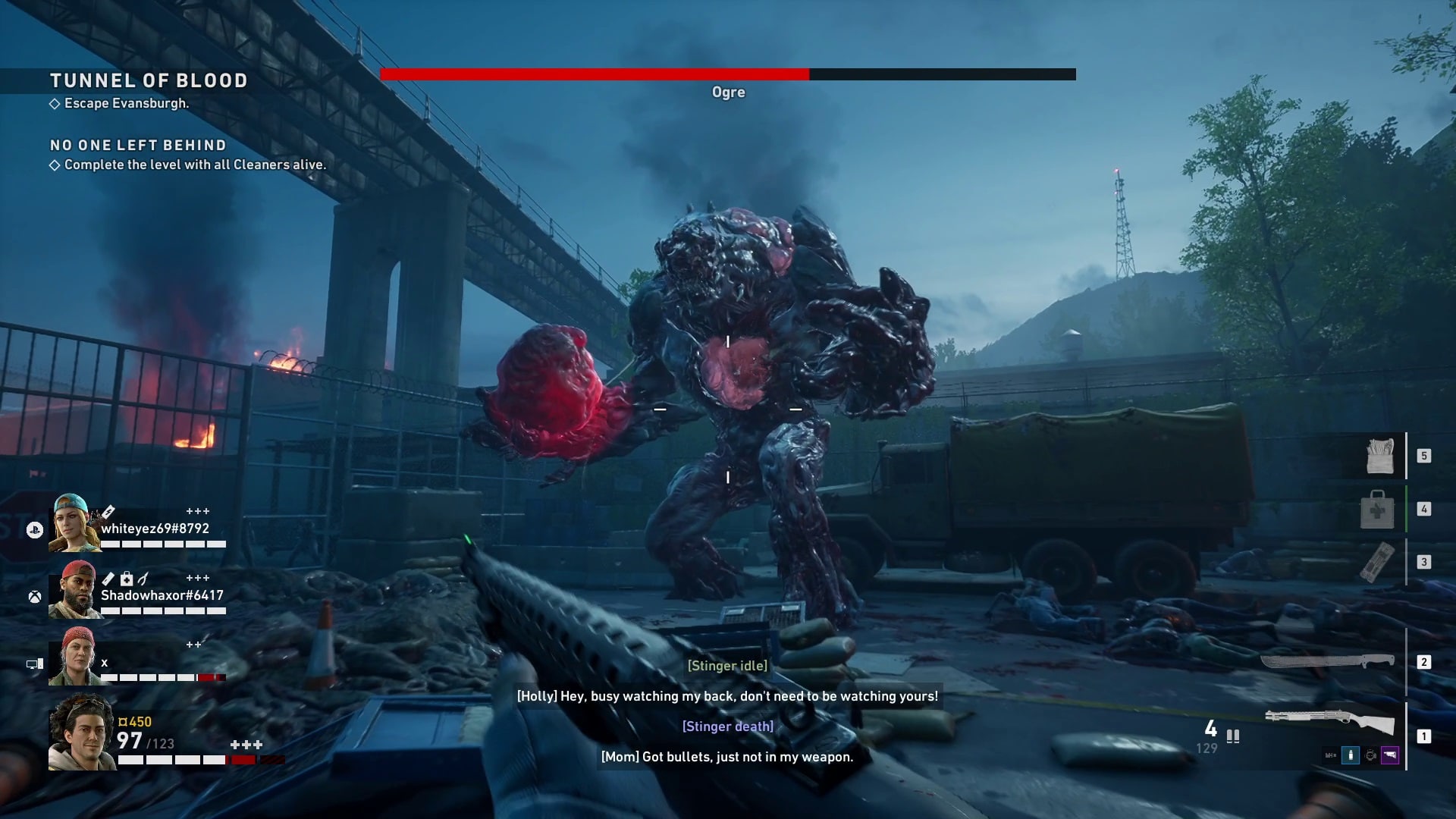Click the medkit icon beside Shadowhaxor's name
Screen dimensions: 1456x819
click(x=127, y=579)
